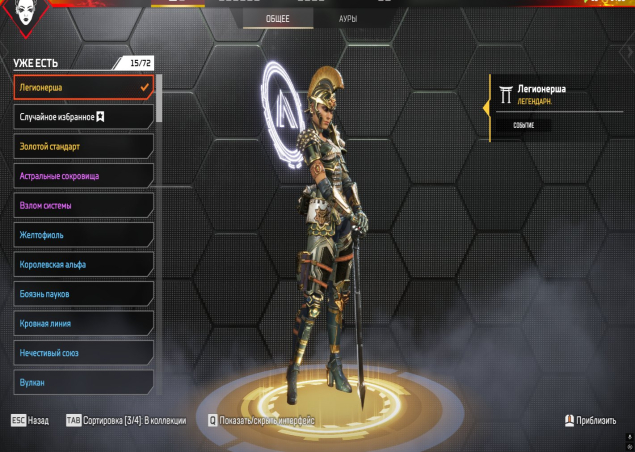Zoom in with the Приблизить button
The width and height of the screenshot is (635, 452).
click(590, 421)
